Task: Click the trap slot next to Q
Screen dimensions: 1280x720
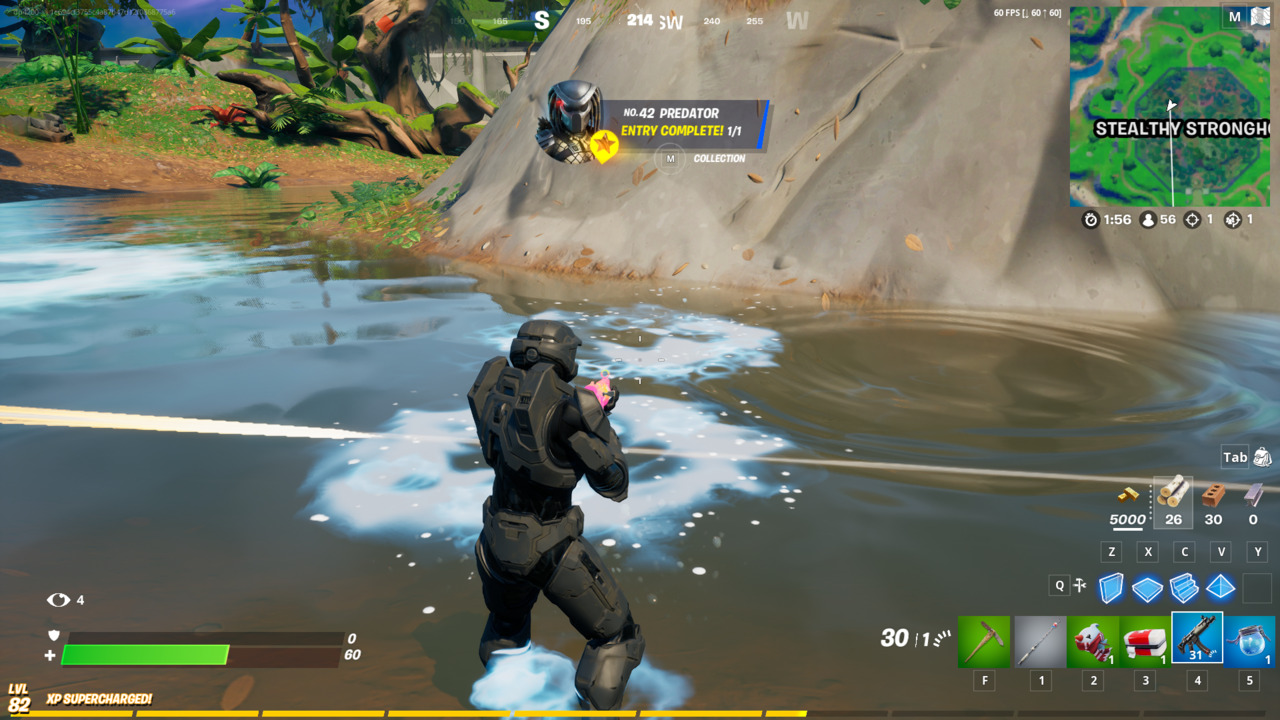Action: (x=1080, y=586)
